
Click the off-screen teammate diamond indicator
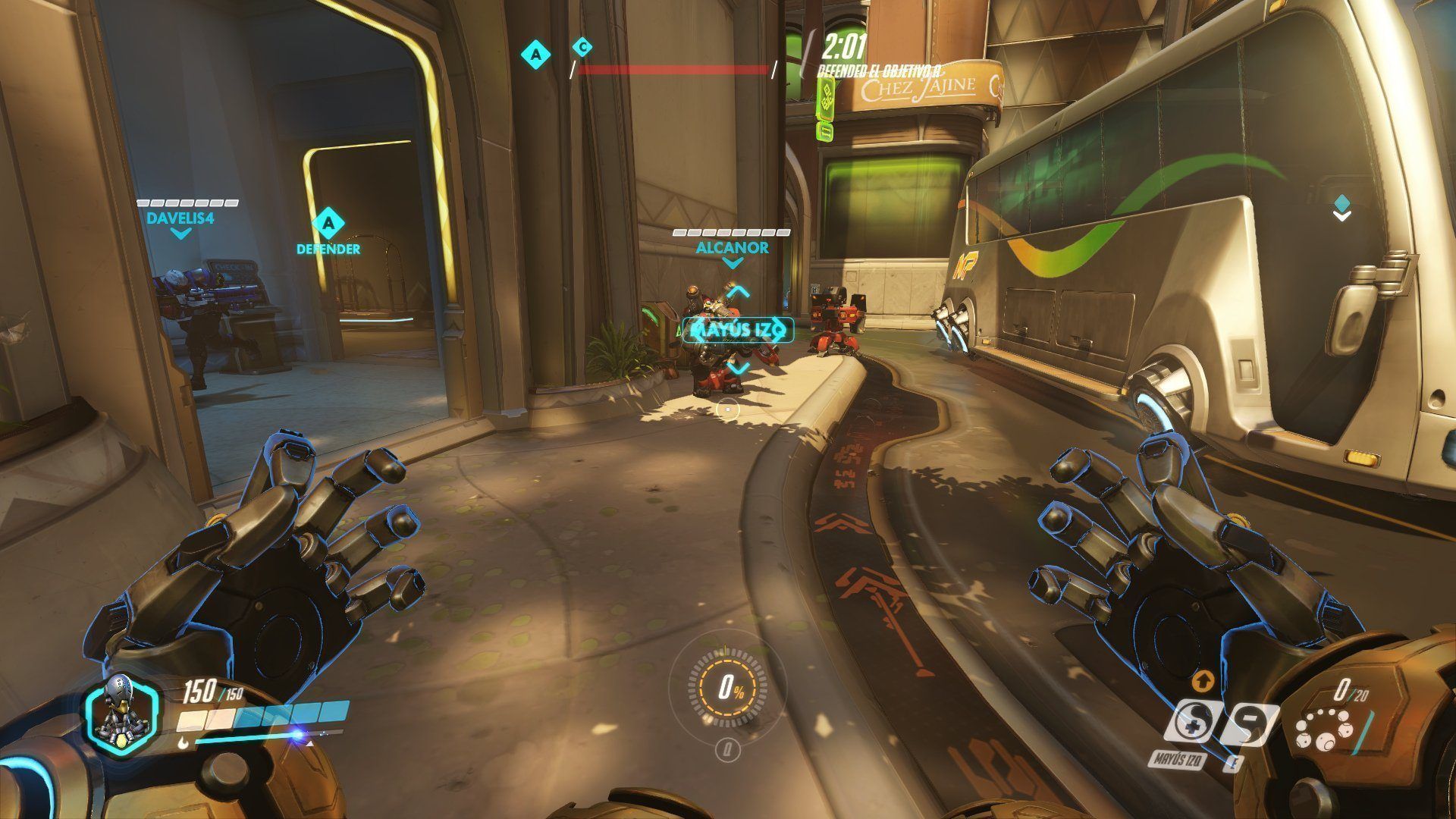1341,203
